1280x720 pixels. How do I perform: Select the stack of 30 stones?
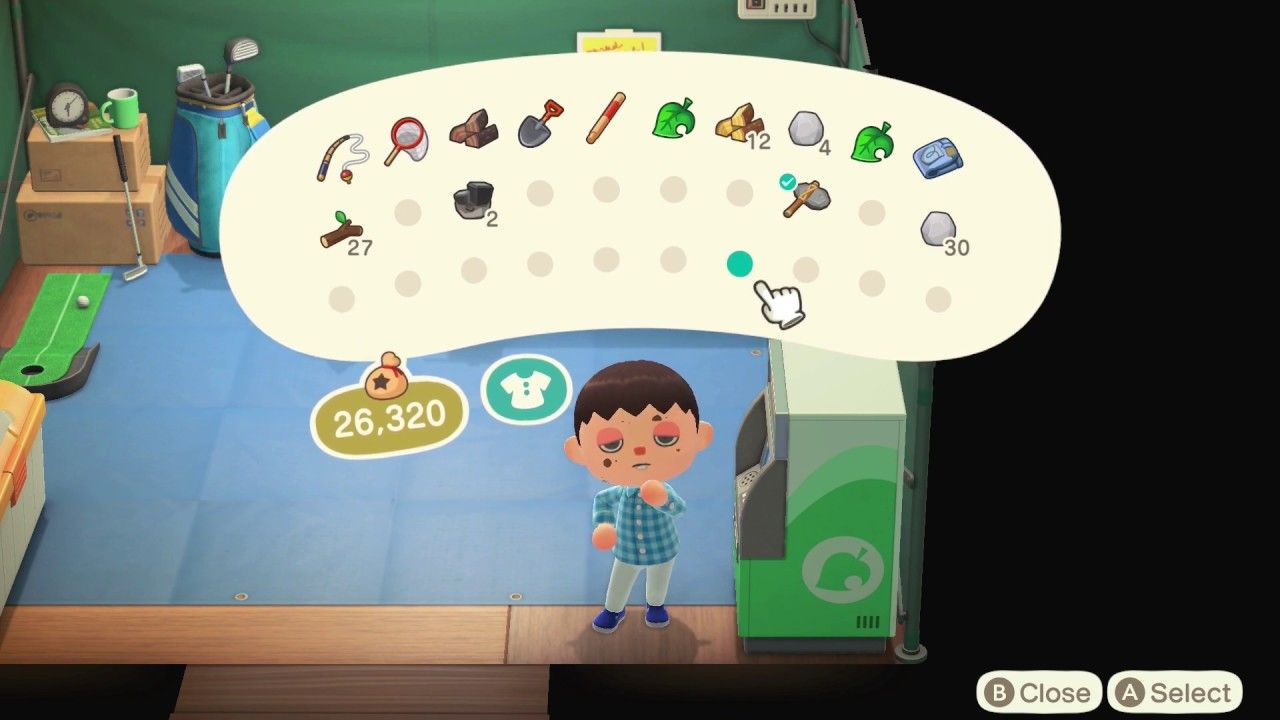tap(937, 228)
